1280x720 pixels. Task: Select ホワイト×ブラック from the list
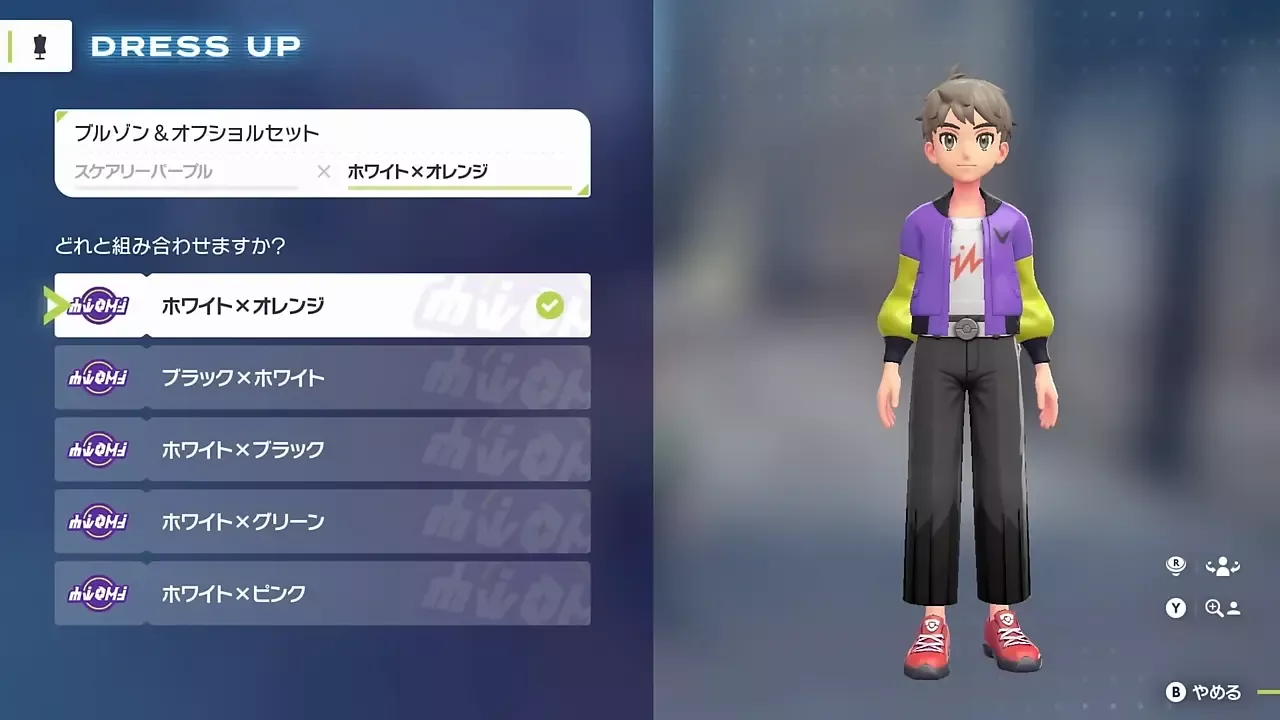coord(320,450)
